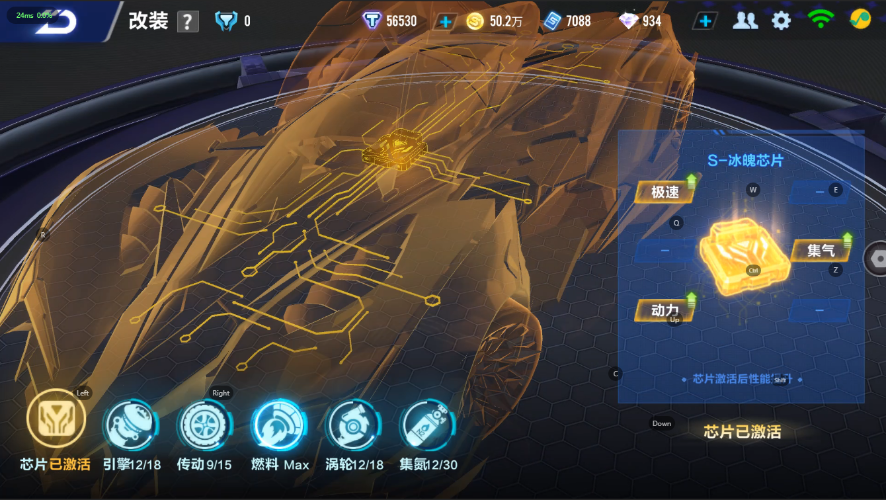Screen dimensions: 886x500
Task: Click the 集气 charge attribute
Action: [821, 250]
